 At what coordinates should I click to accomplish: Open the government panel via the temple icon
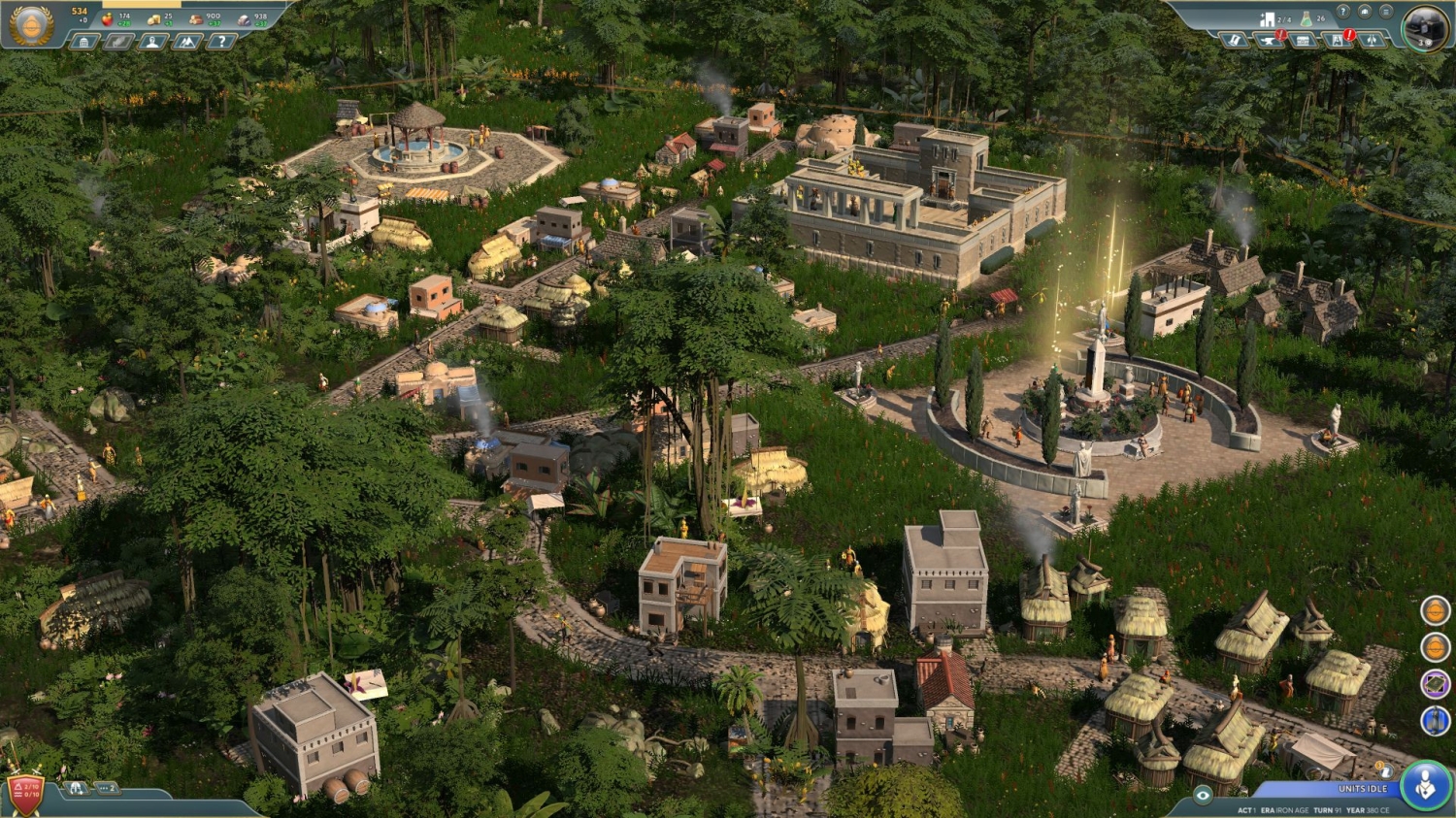[84, 42]
